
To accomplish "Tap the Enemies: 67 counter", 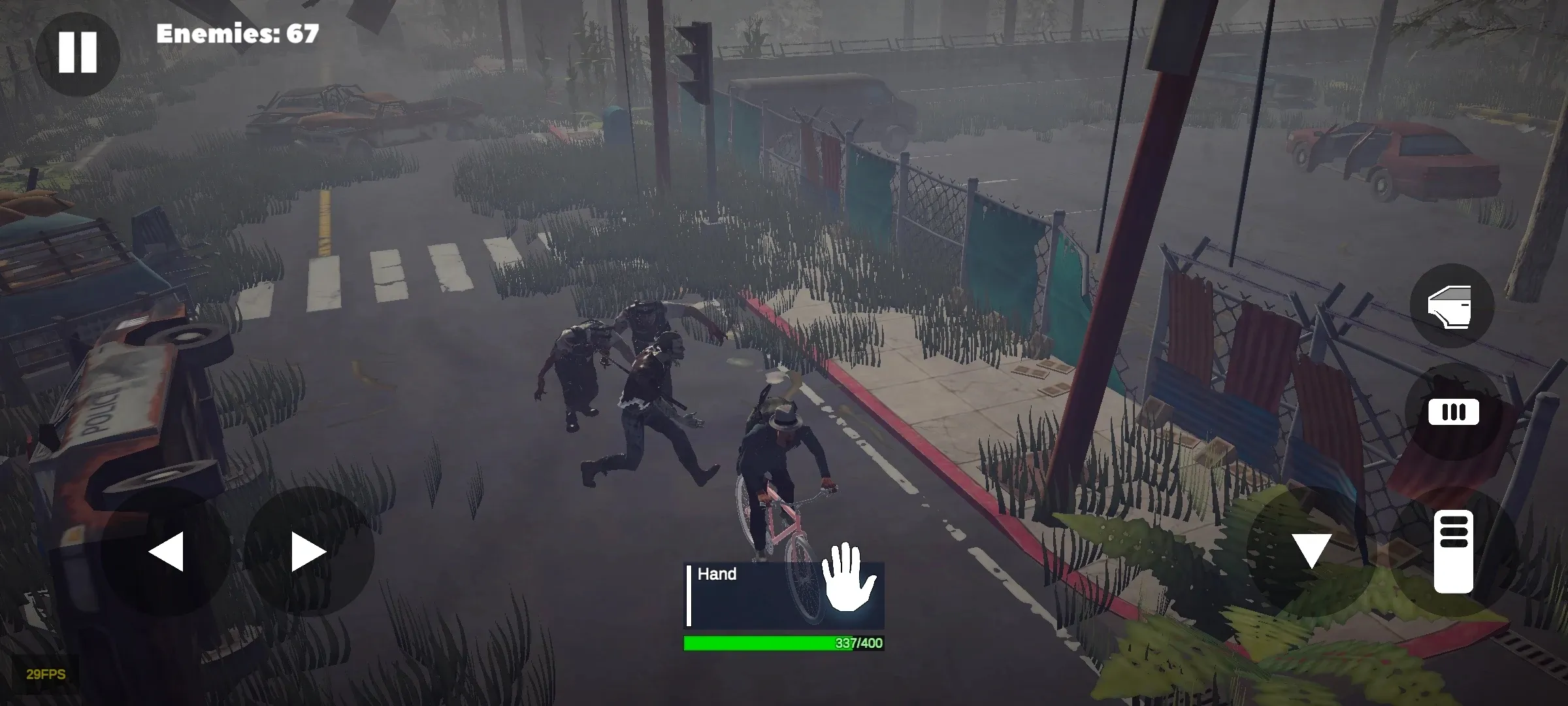I will click(x=238, y=31).
